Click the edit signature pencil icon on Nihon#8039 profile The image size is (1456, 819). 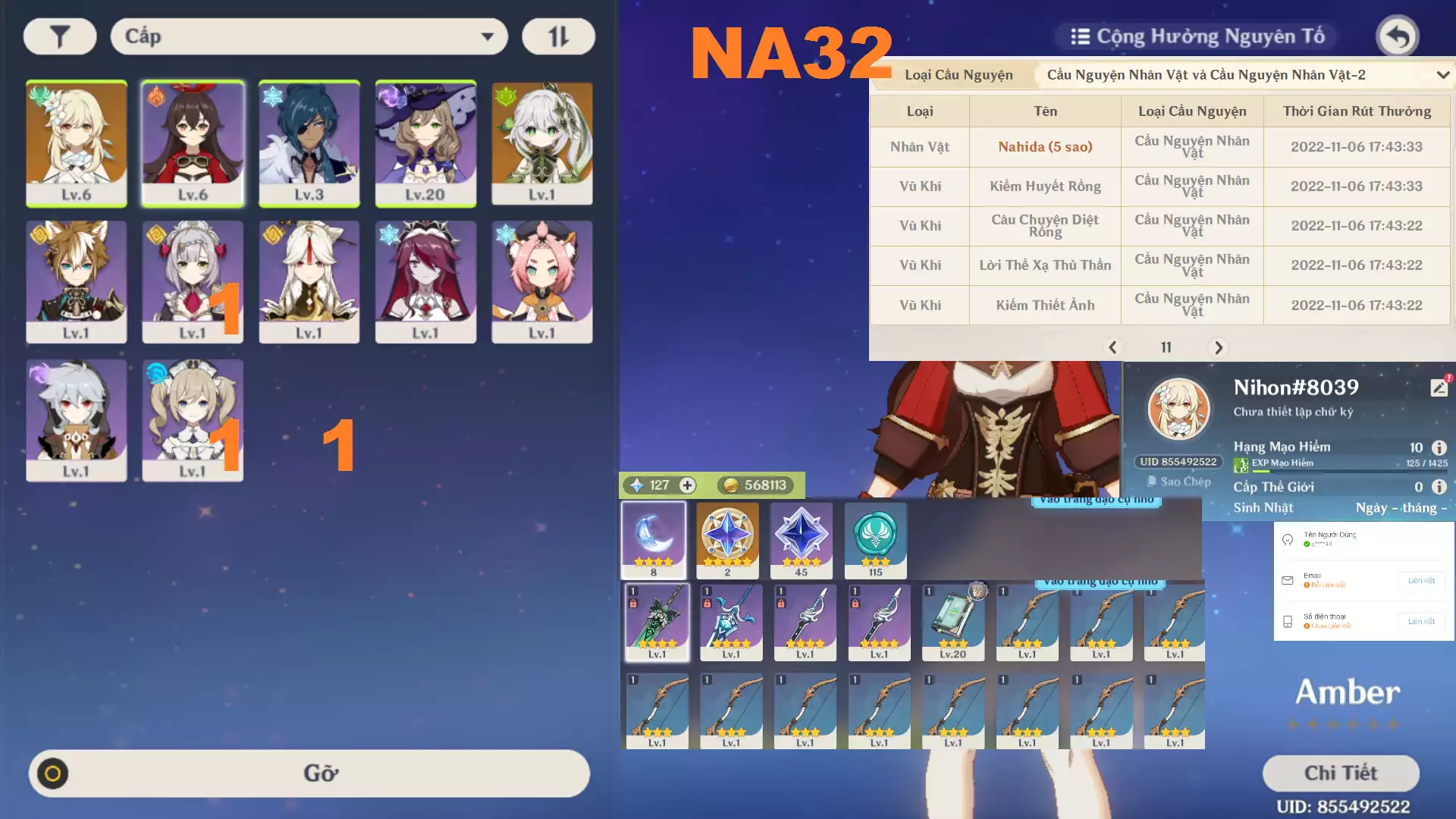(1439, 387)
